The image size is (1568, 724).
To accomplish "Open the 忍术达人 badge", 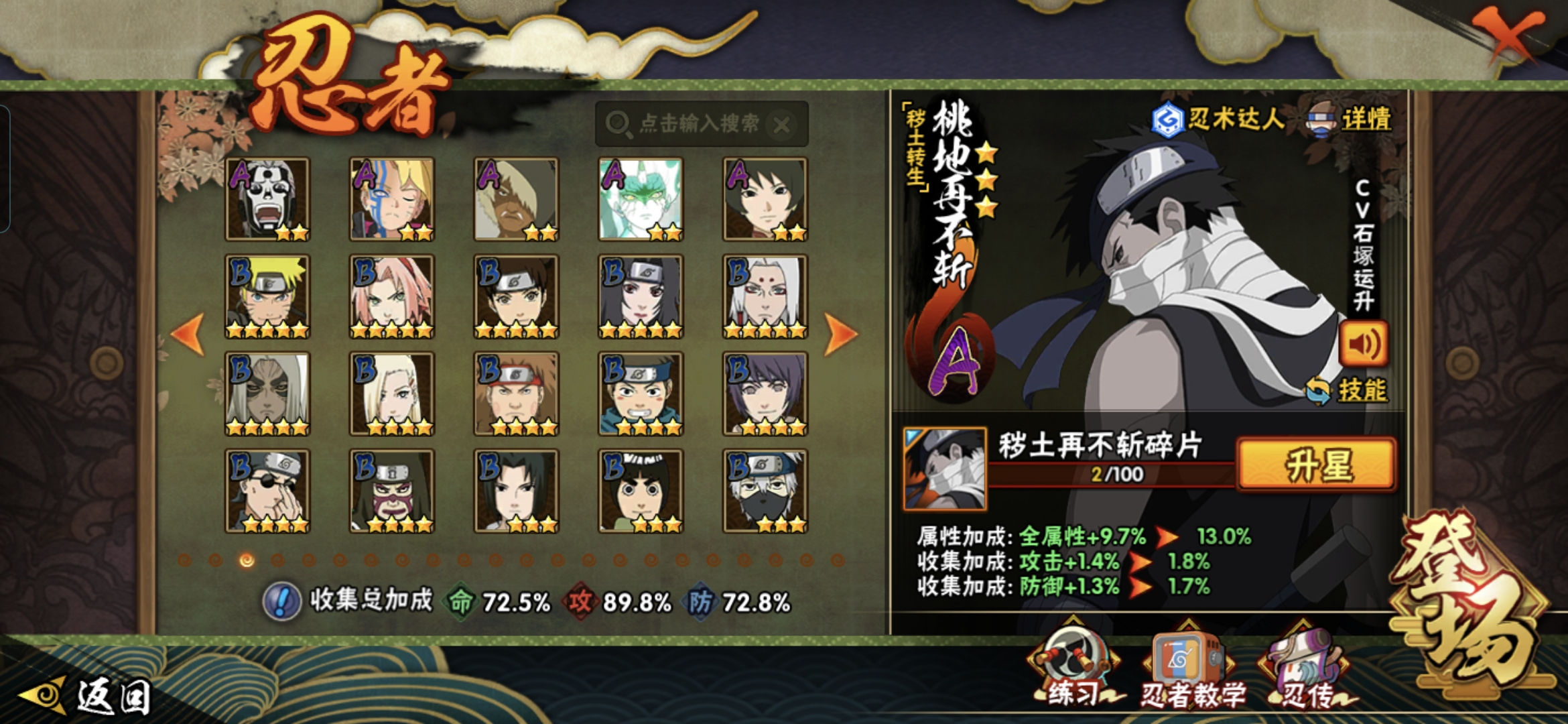I will point(1218,120).
